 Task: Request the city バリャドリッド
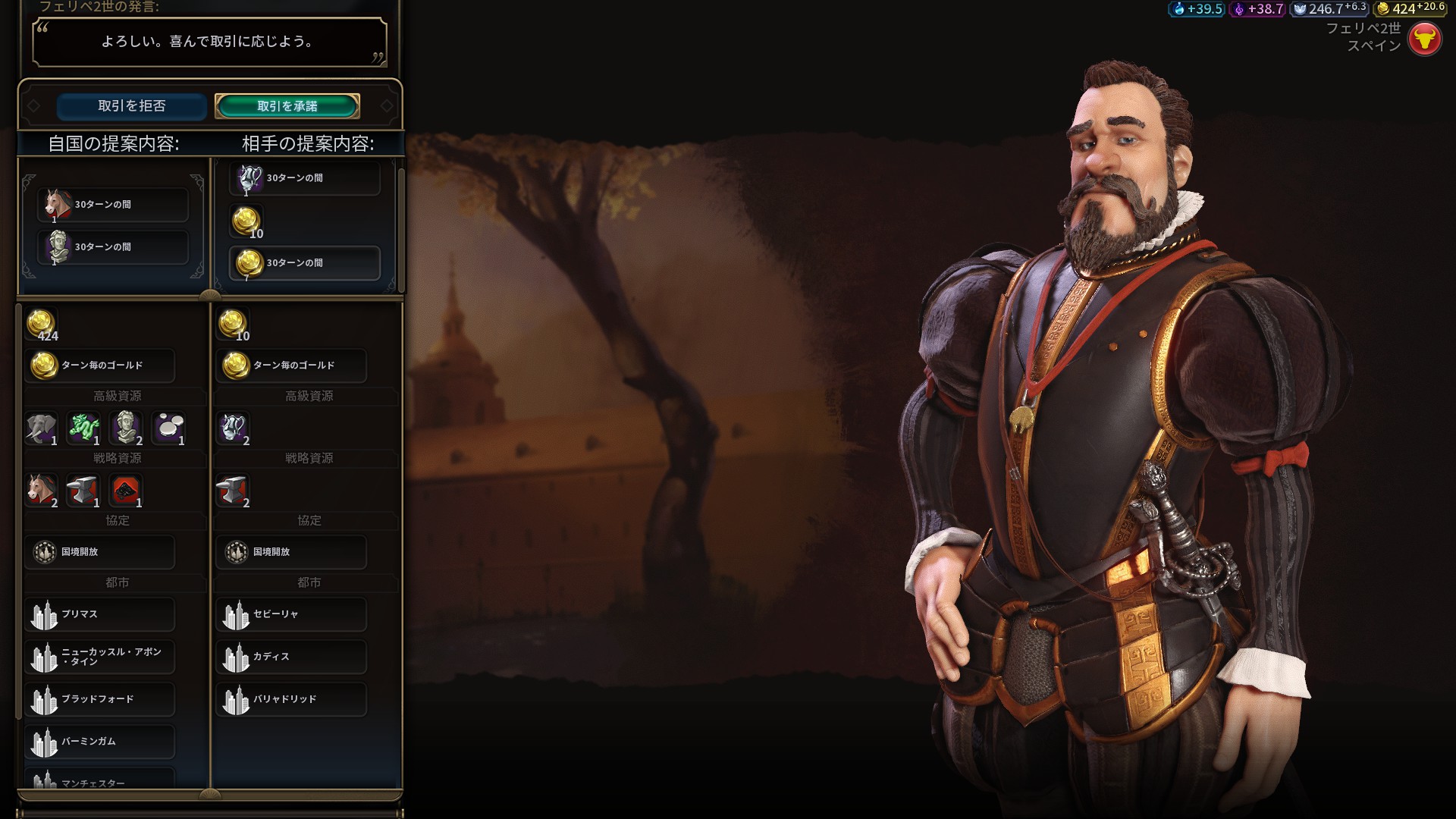point(292,699)
